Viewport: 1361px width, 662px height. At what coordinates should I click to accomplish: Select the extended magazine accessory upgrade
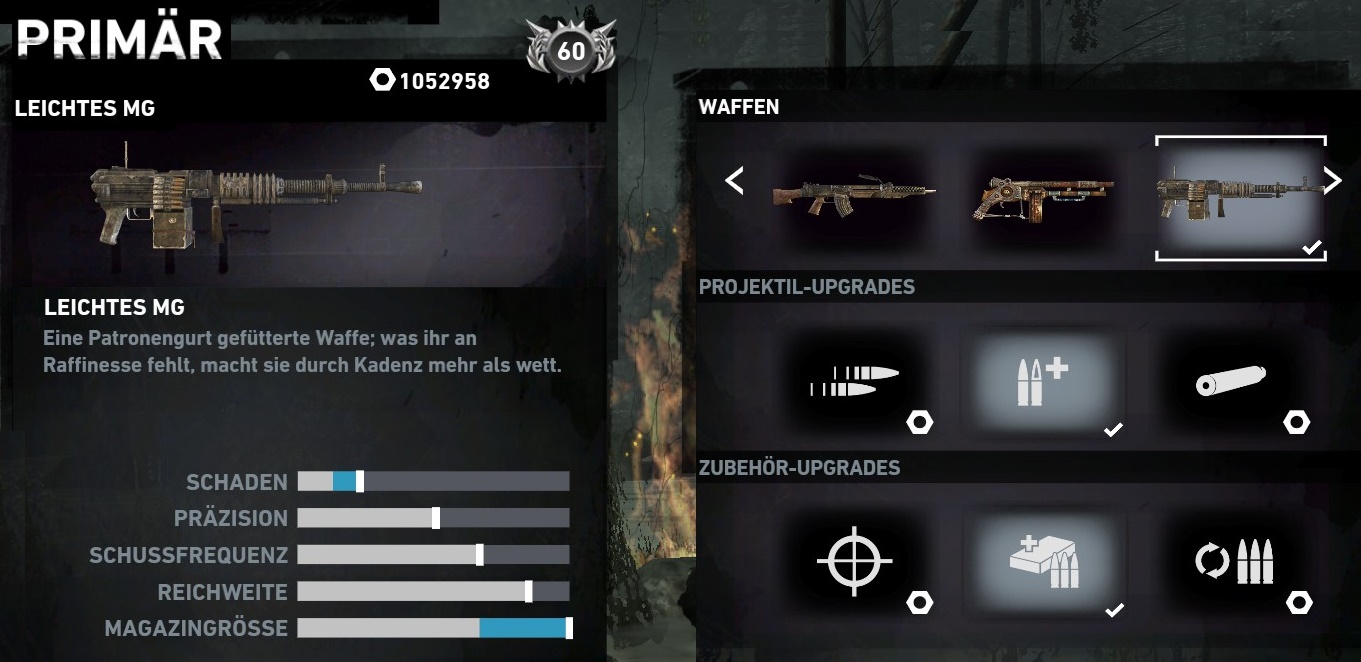(x=1043, y=562)
